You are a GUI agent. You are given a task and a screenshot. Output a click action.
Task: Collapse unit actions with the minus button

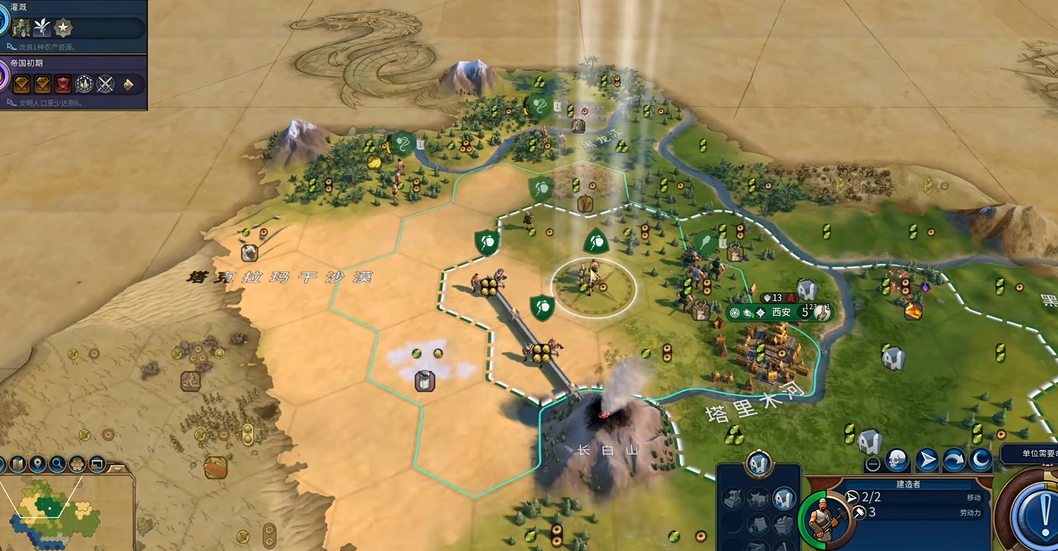pyautogui.click(x=873, y=463)
